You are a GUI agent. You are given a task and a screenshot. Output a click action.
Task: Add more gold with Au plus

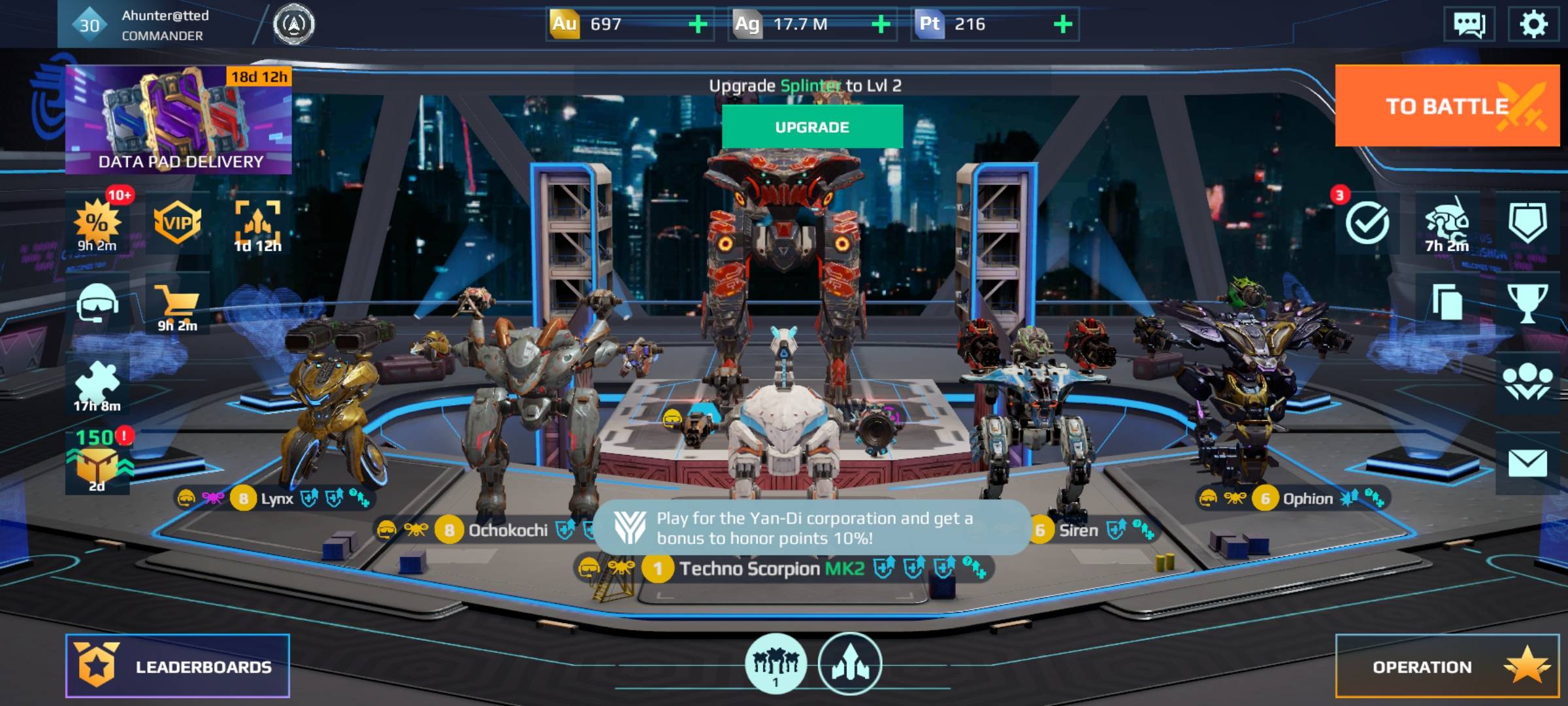pos(698,25)
